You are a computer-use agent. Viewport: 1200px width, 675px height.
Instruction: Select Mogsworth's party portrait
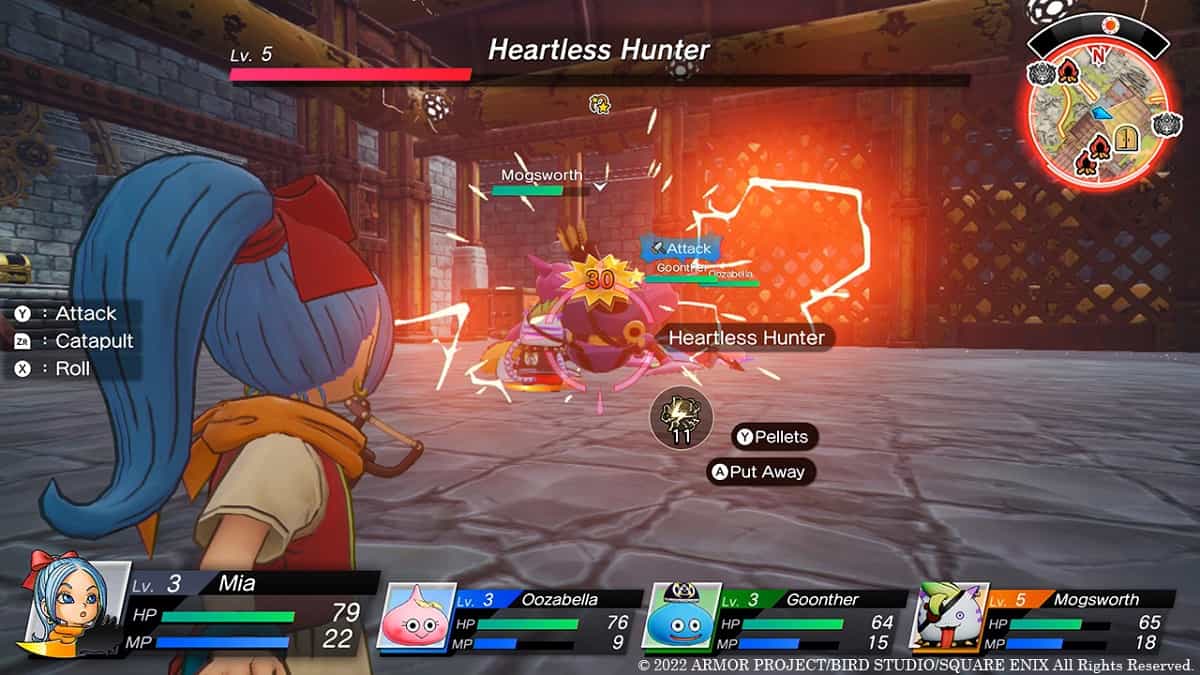(948, 616)
